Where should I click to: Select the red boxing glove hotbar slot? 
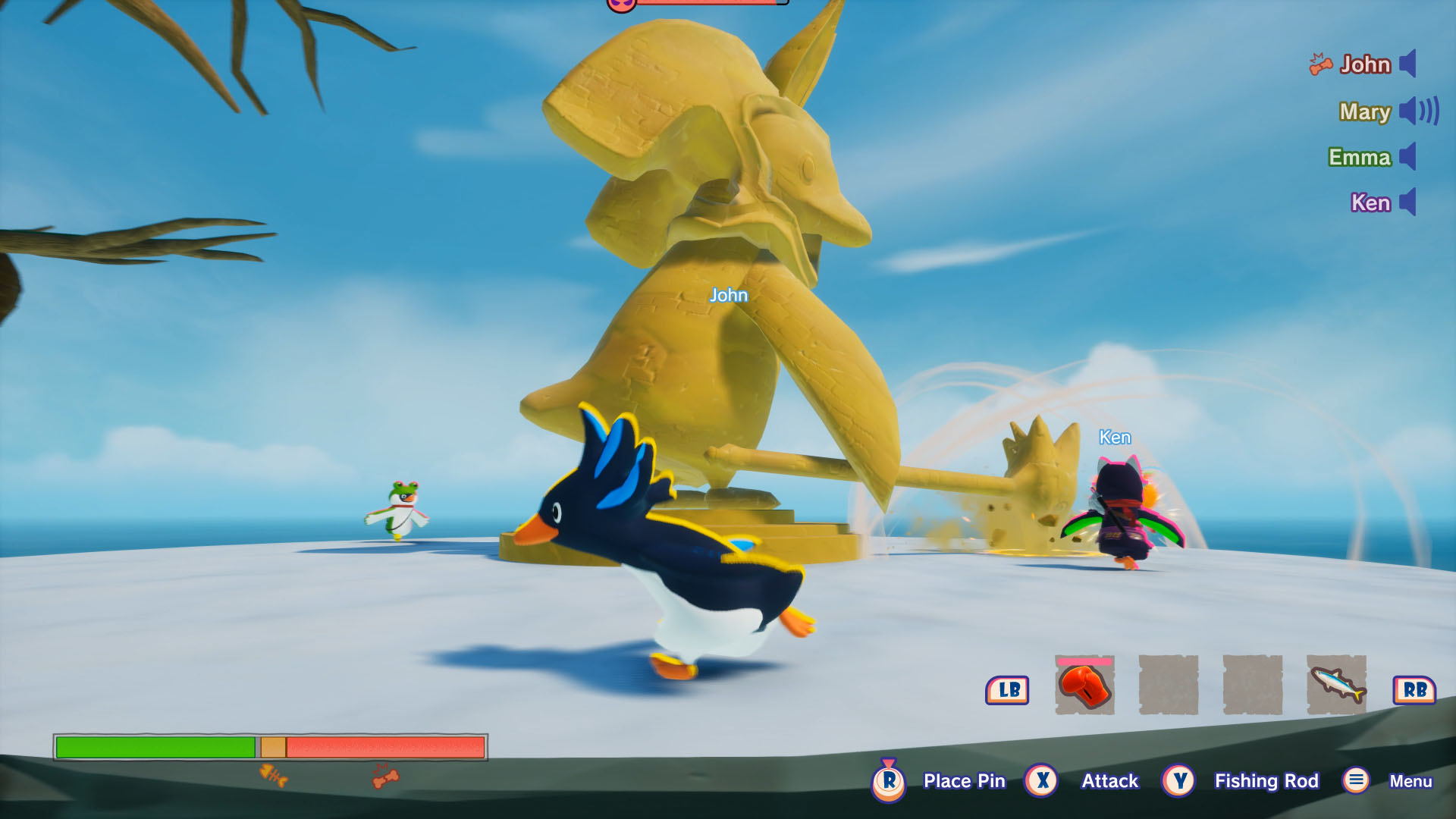pos(1084,686)
